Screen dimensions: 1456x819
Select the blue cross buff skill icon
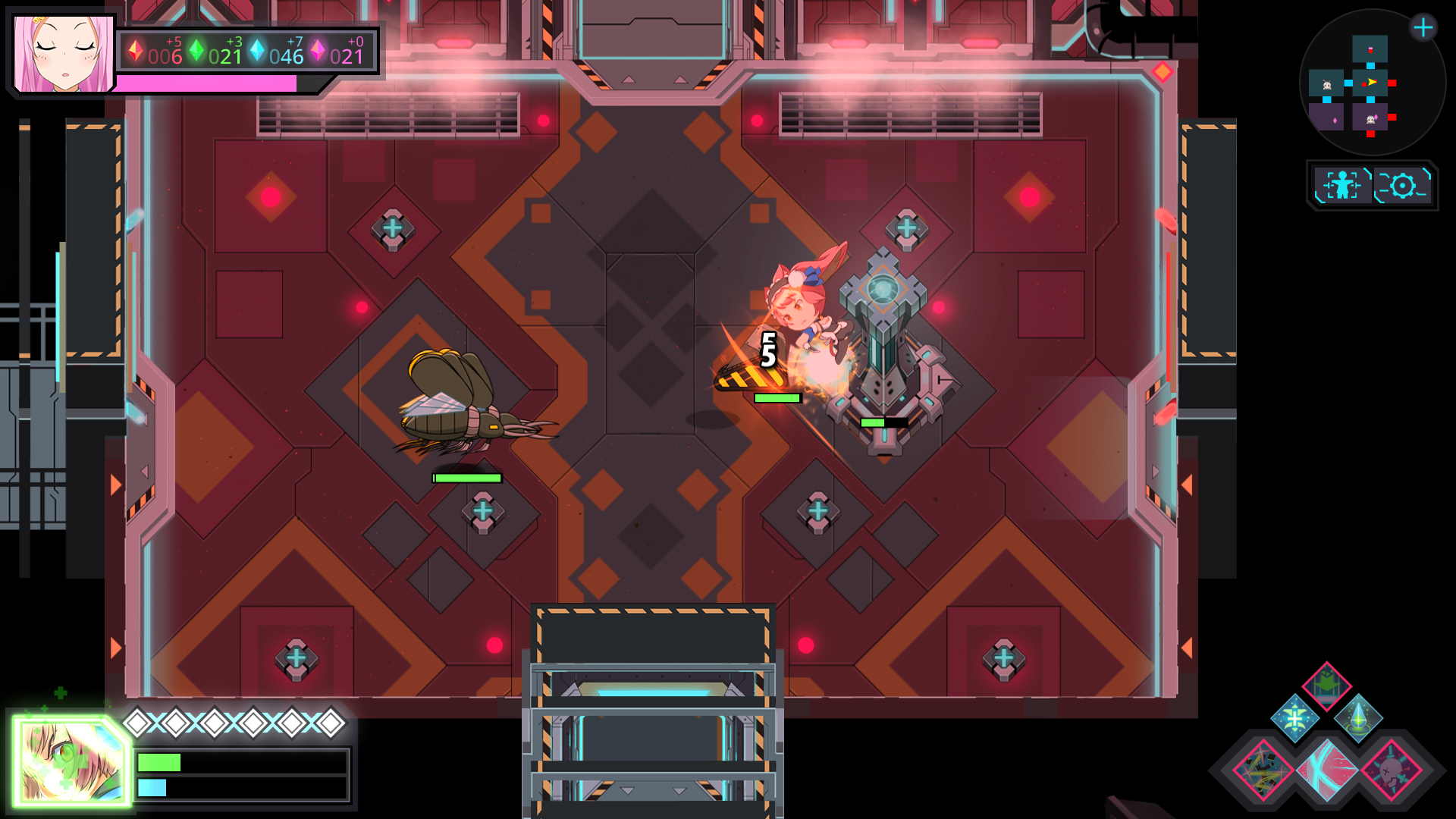coord(1294,718)
